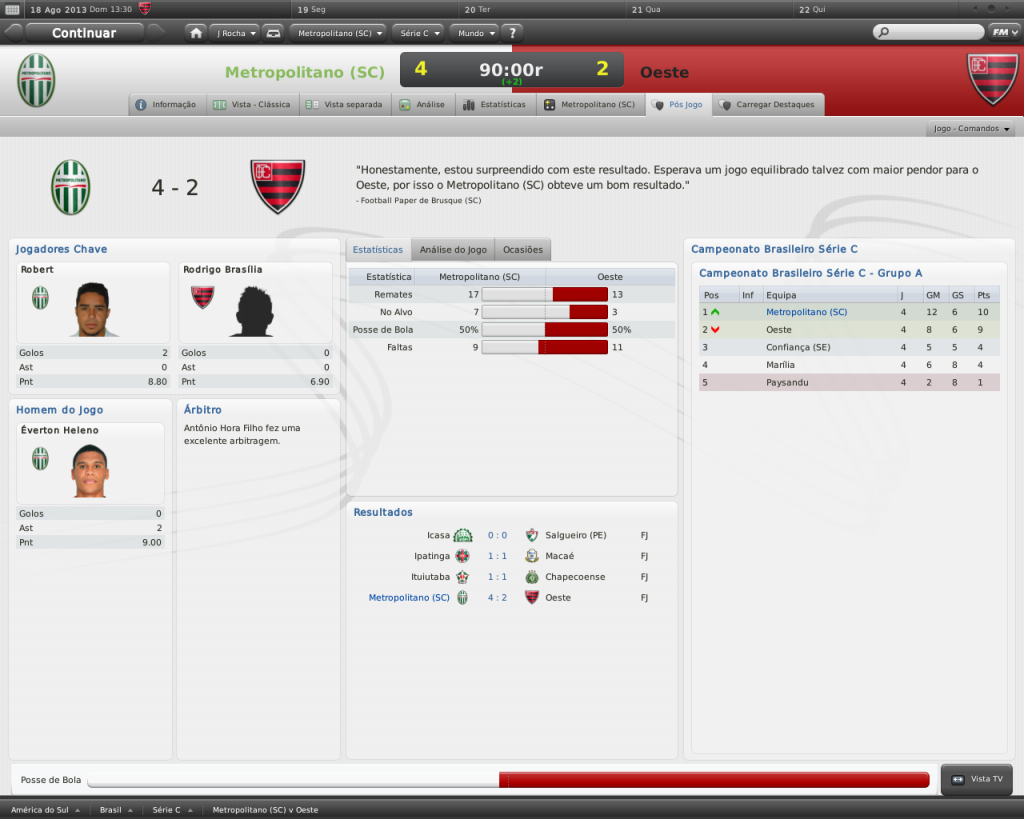1024x819 pixels.
Task: Open Metropolitano (SC) in the league table
Action: click(806, 312)
